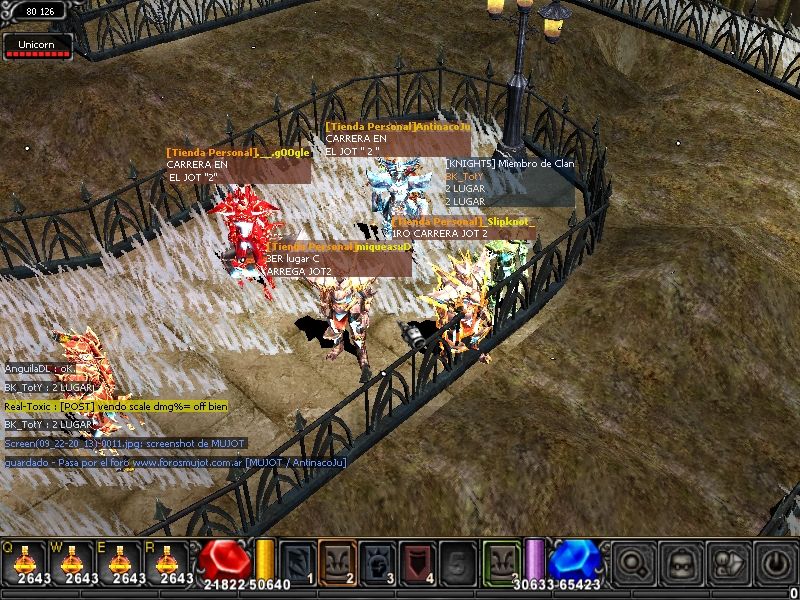This screenshot has width=800, height=600.
Task: Open the inventory bag button
Action: (682, 562)
